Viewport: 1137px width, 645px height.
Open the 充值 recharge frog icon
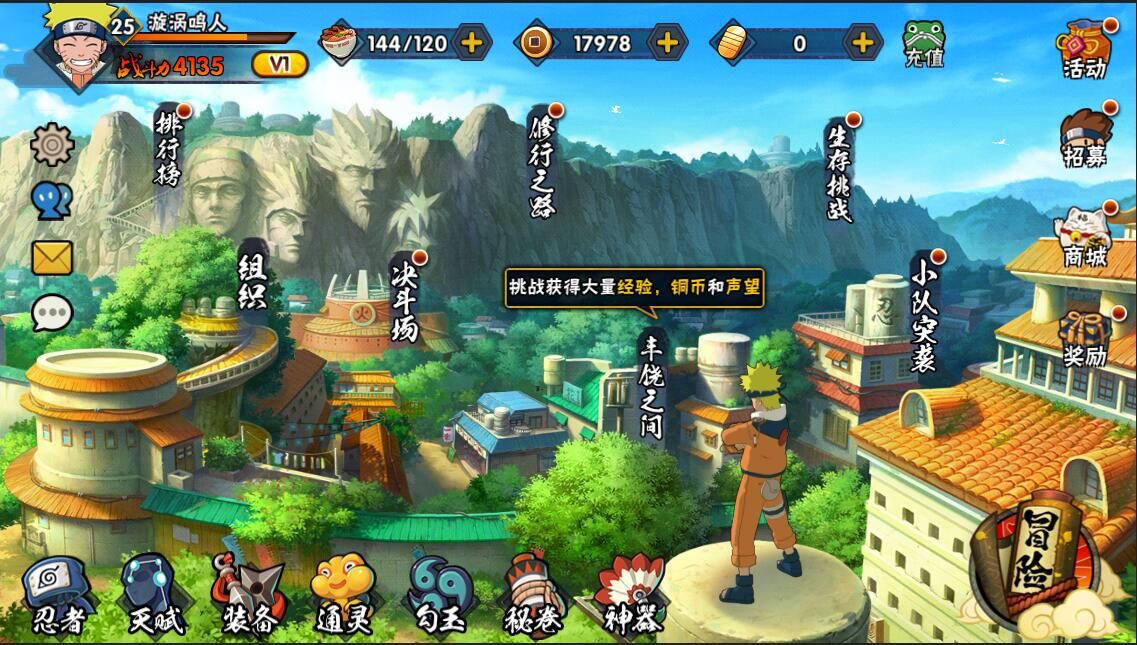[924, 43]
